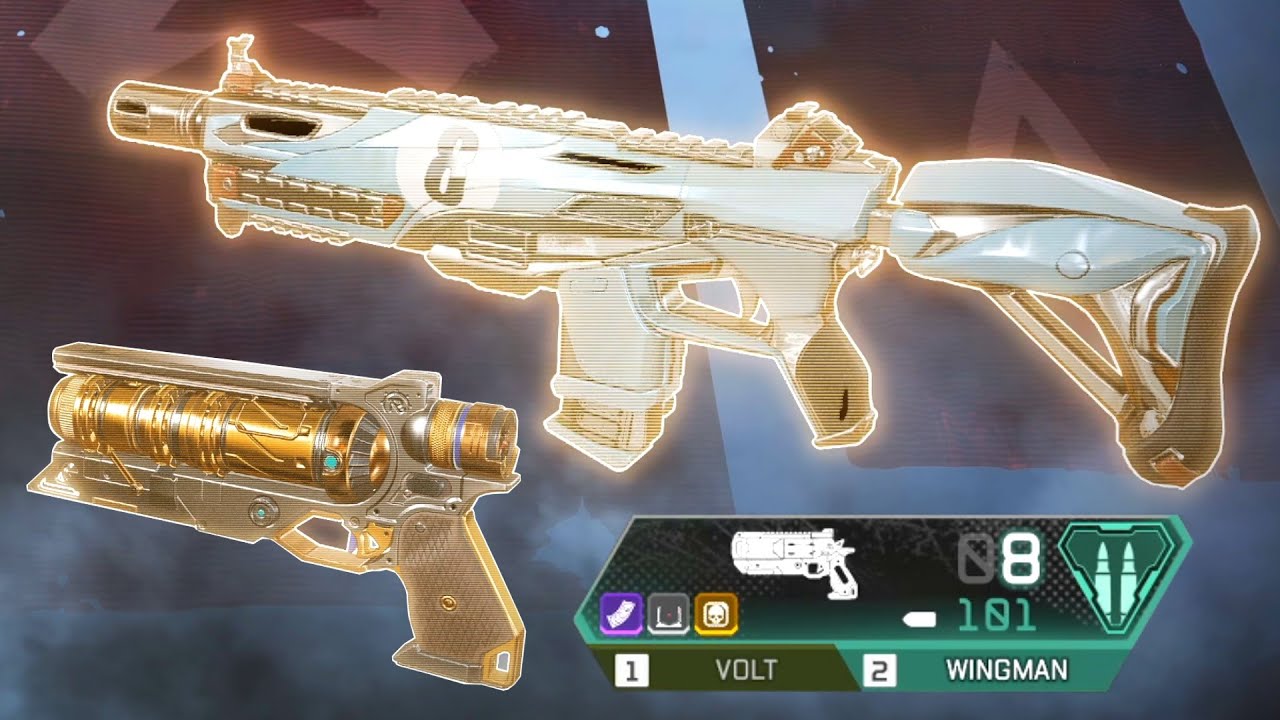
Task: Click the keybind badge labeled 1
Action: 631,669
